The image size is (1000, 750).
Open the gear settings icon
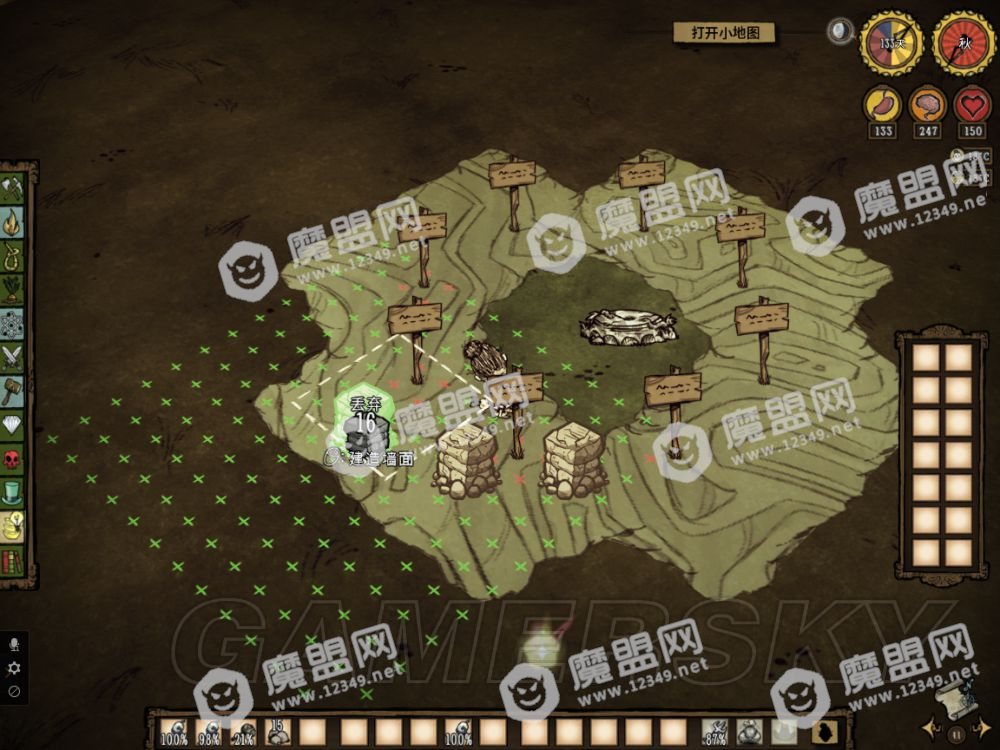point(14,667)
